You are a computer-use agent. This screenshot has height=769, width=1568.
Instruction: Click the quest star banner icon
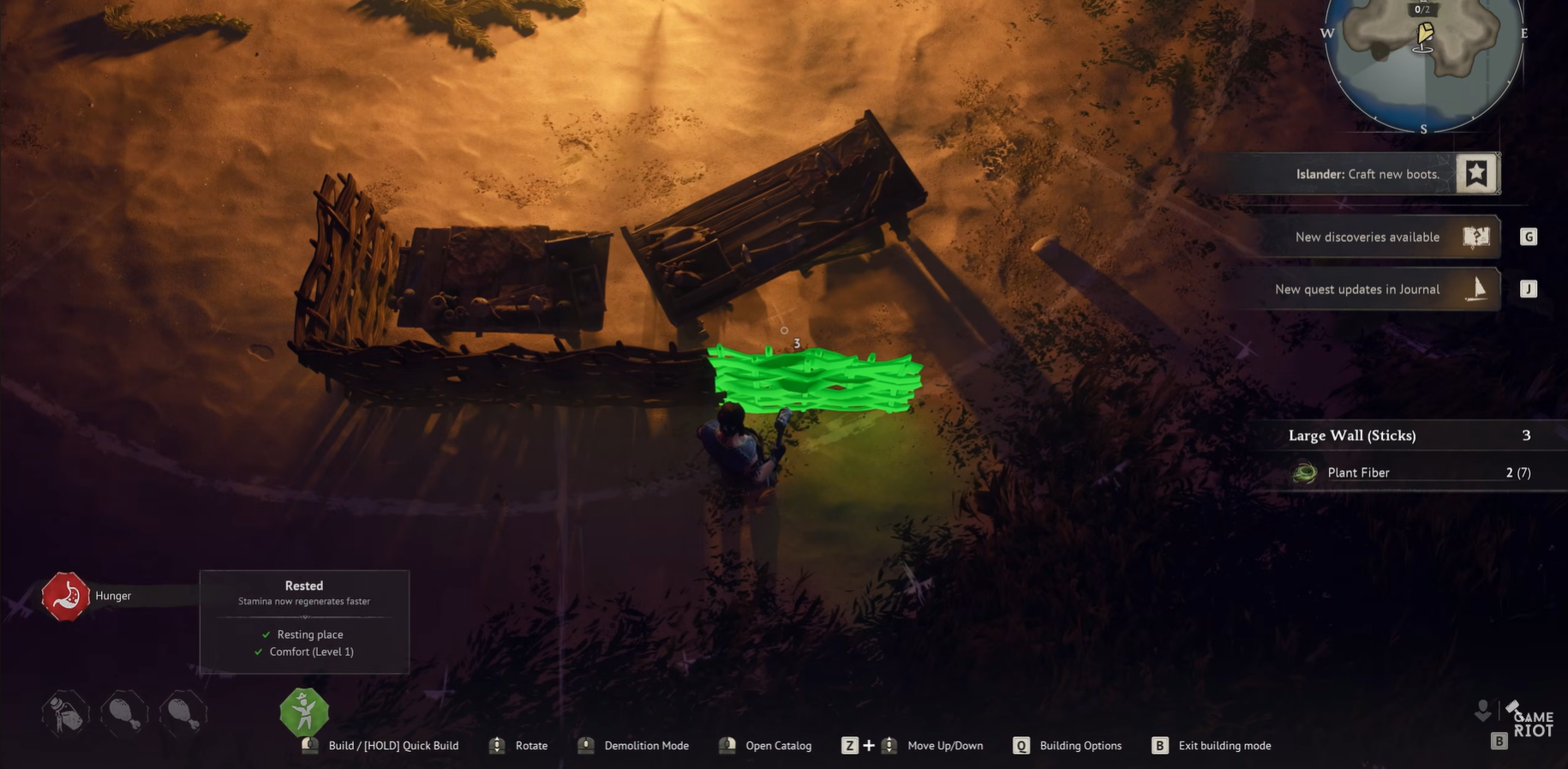[x=1476, y=174]
